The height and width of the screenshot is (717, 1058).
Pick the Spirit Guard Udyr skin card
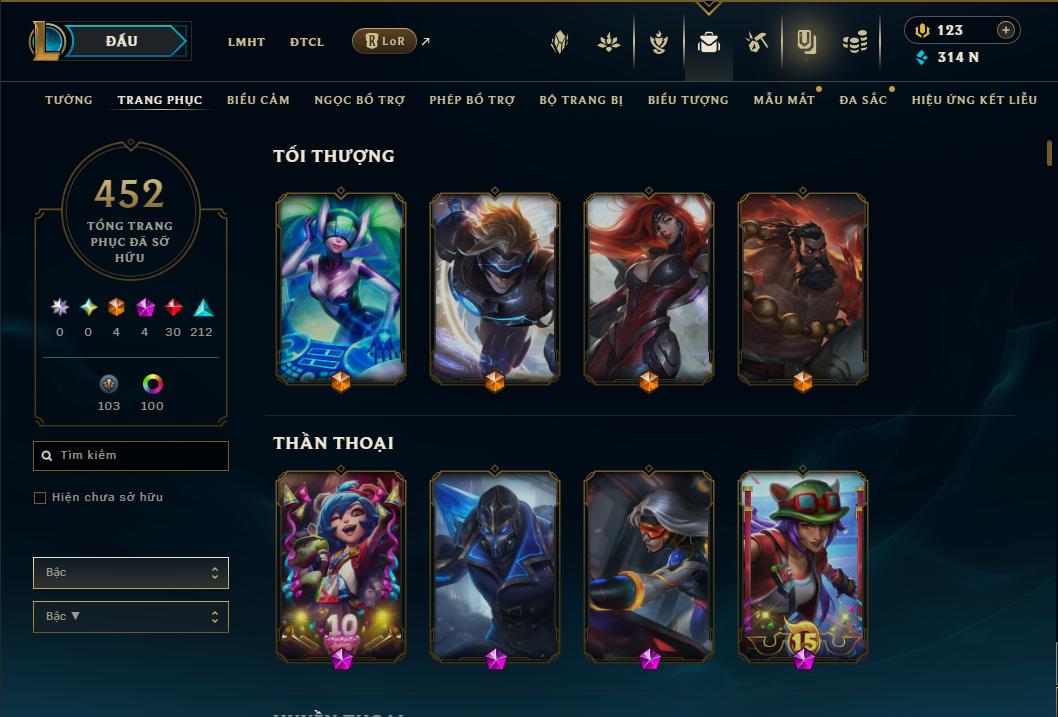click(803, 286)
